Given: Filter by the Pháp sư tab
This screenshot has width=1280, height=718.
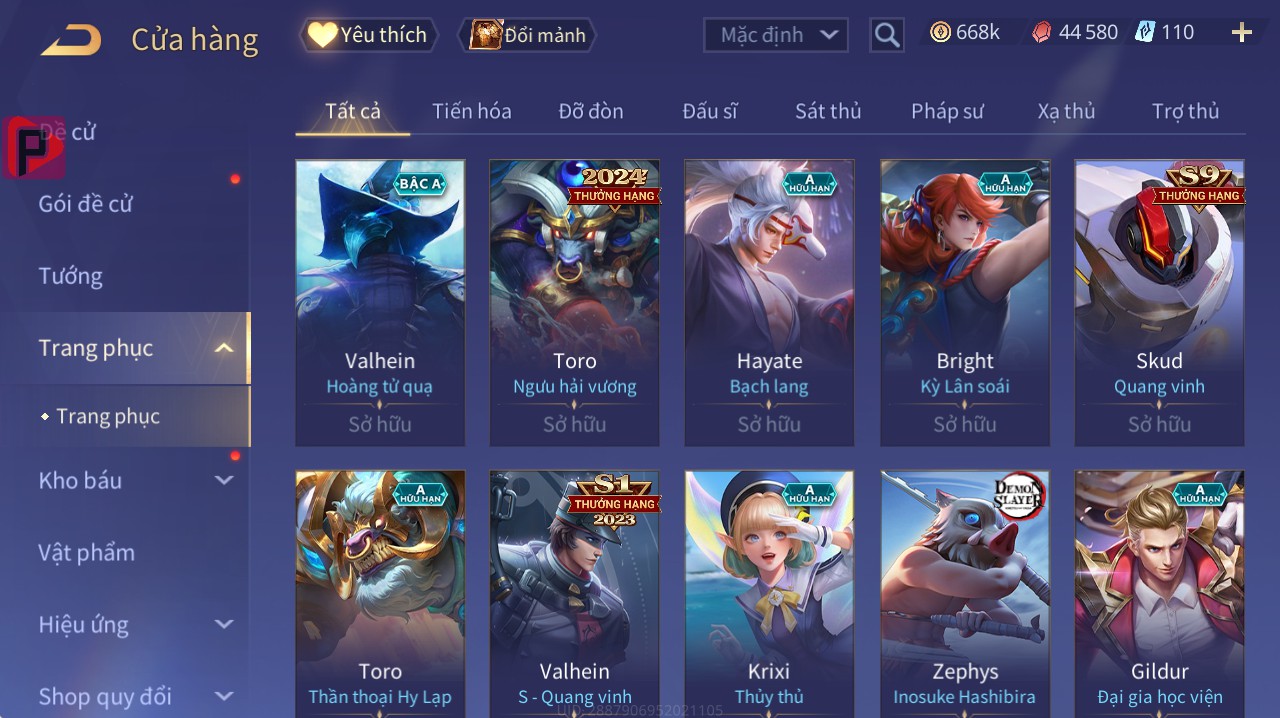Looking at the screenshot, I should [947, 111].
